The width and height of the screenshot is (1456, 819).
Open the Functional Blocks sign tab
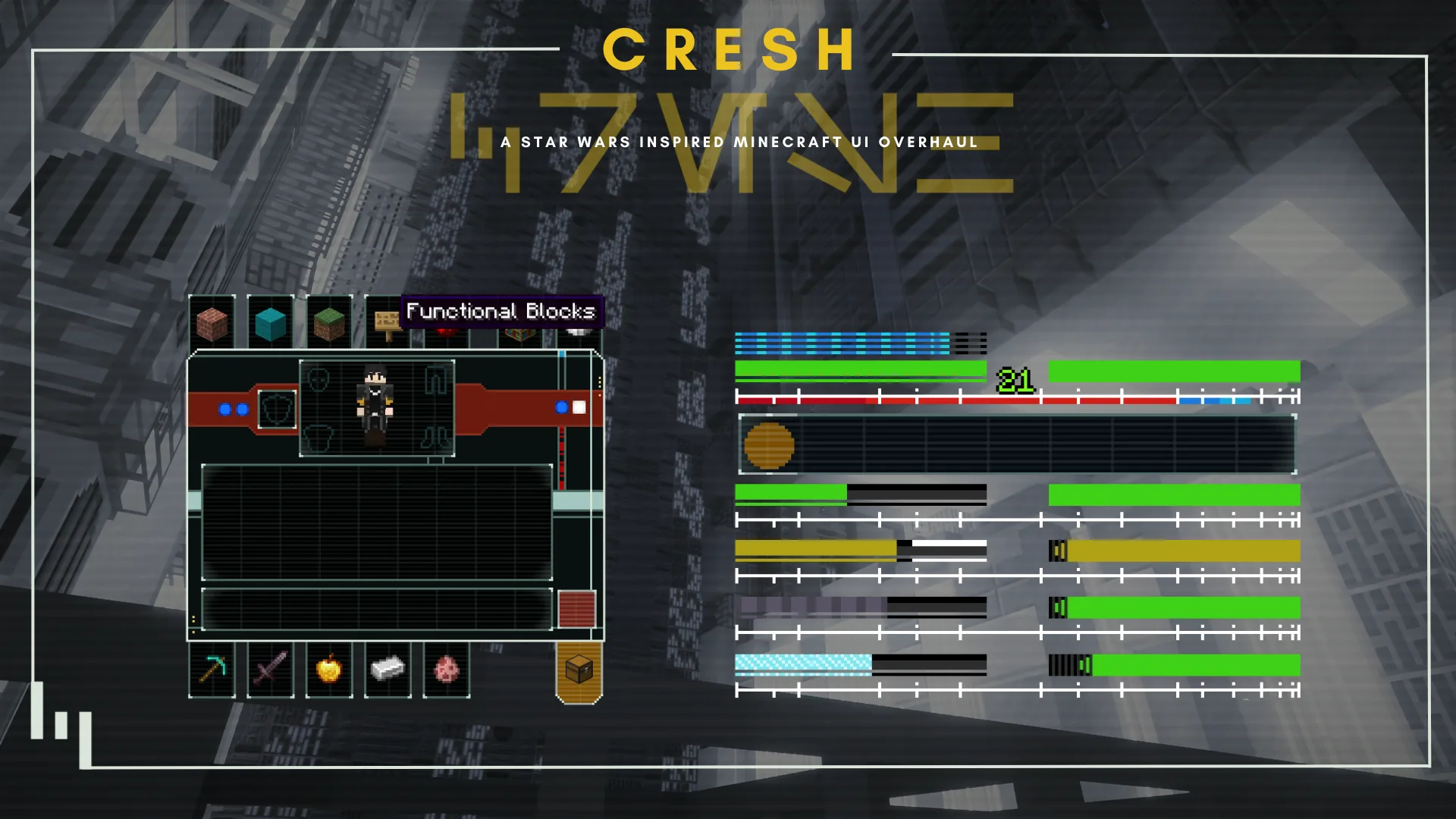(x=387, y=323)
